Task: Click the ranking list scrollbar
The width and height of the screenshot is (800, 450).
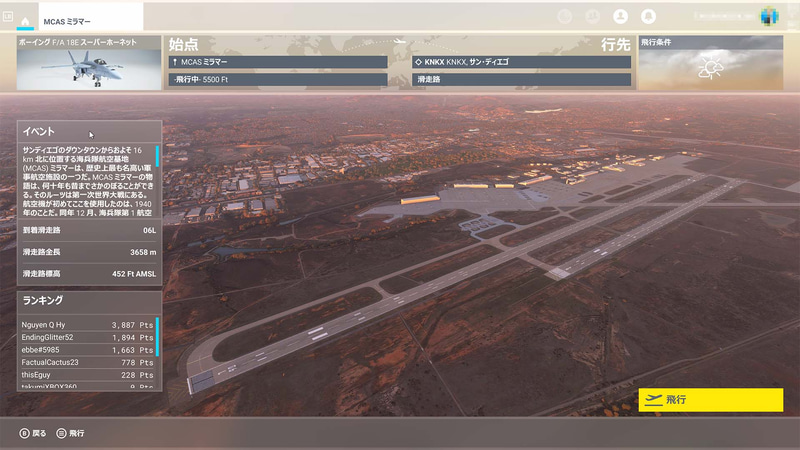Action: pyautogui.click(x=157, y=337)
